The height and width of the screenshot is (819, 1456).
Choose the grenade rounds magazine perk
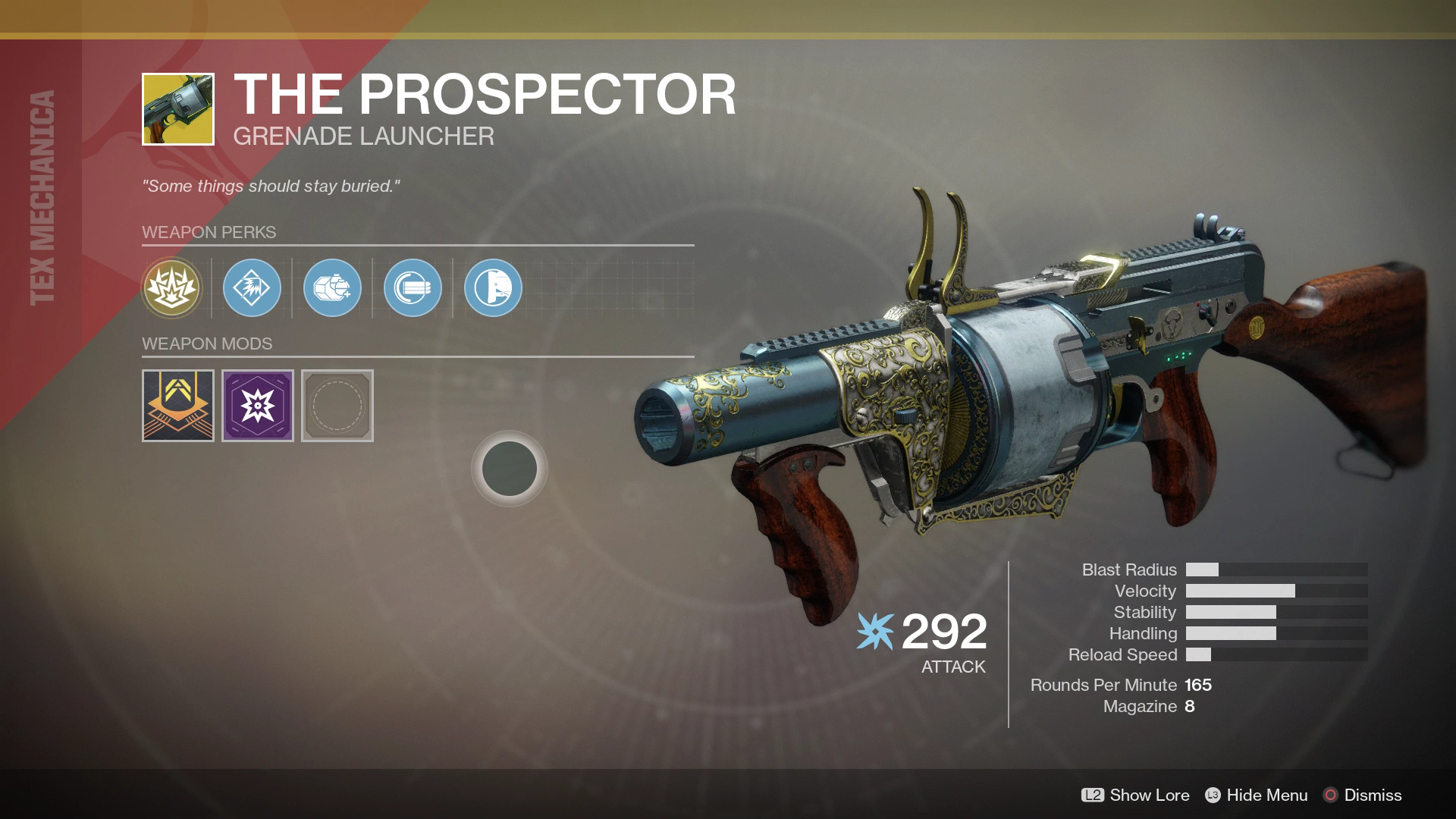click(333, 288)
